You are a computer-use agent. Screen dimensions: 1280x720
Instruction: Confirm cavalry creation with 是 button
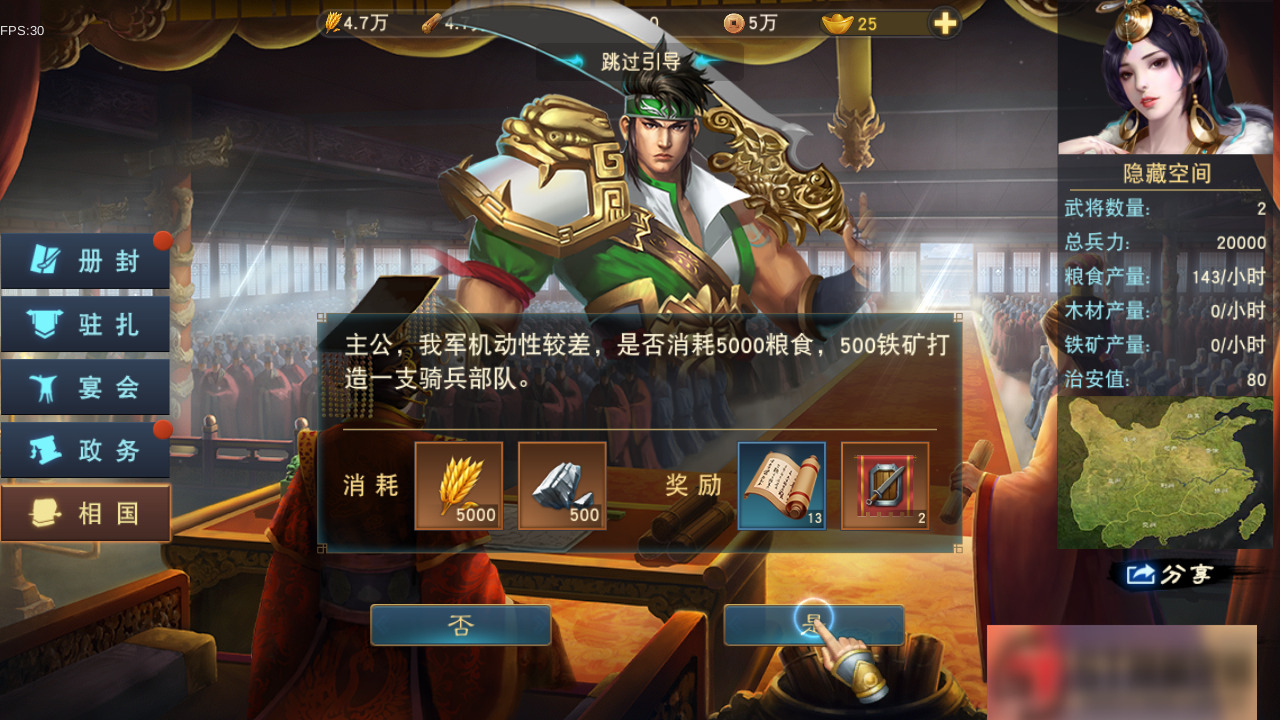coord(813,624)
